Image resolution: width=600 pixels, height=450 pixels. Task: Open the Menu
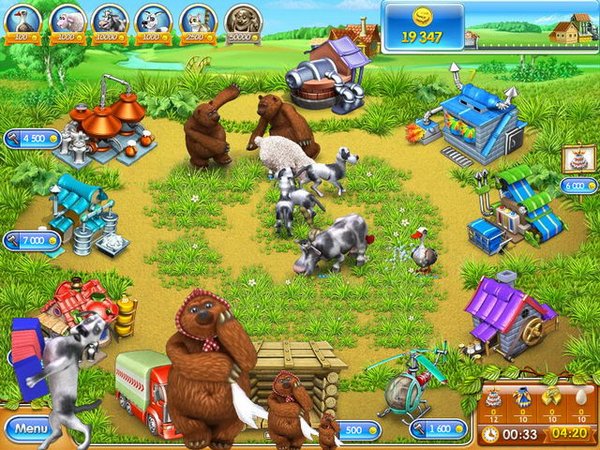[31, 429]
